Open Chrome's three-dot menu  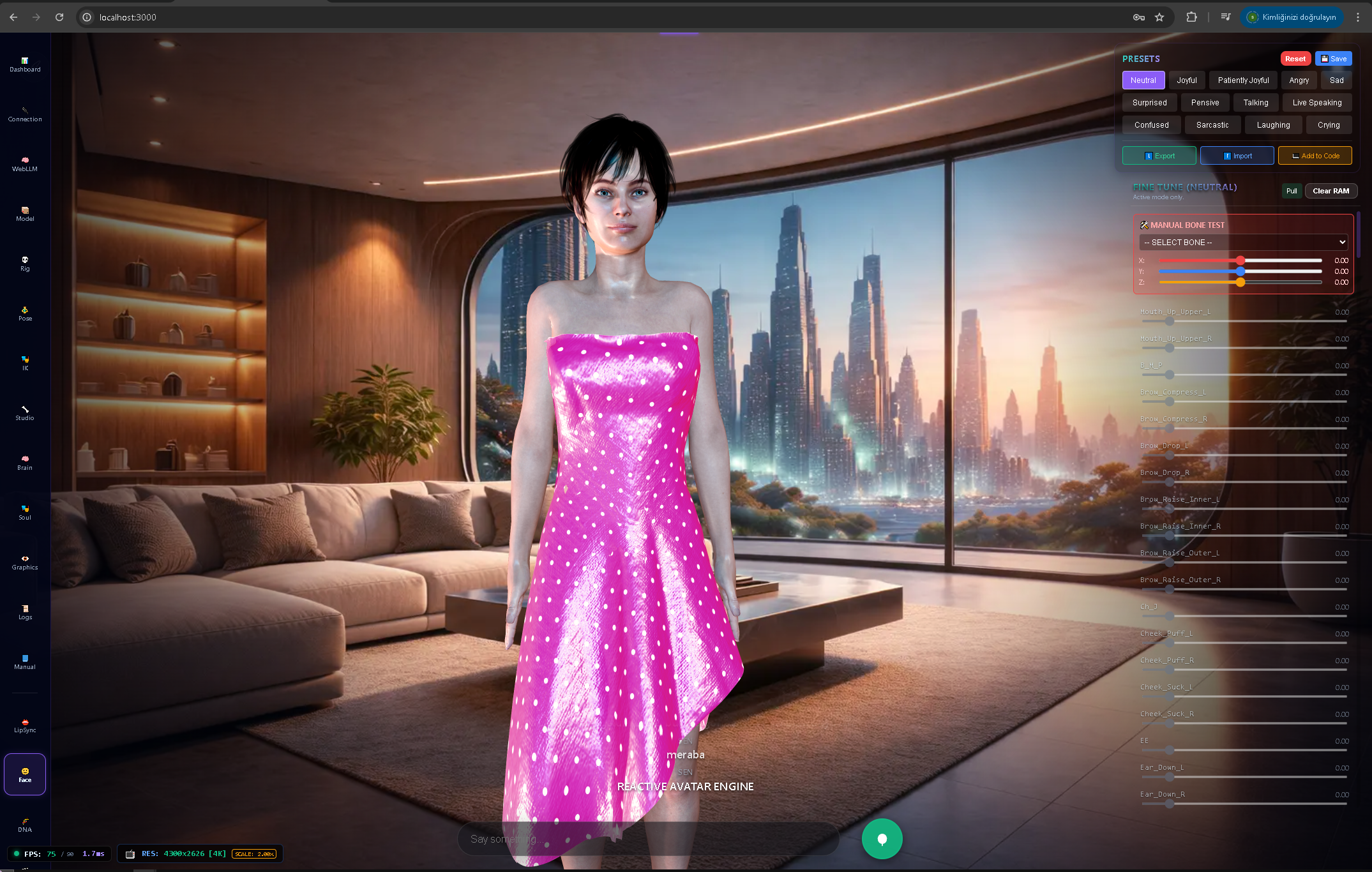click(x=1358, y=17)
